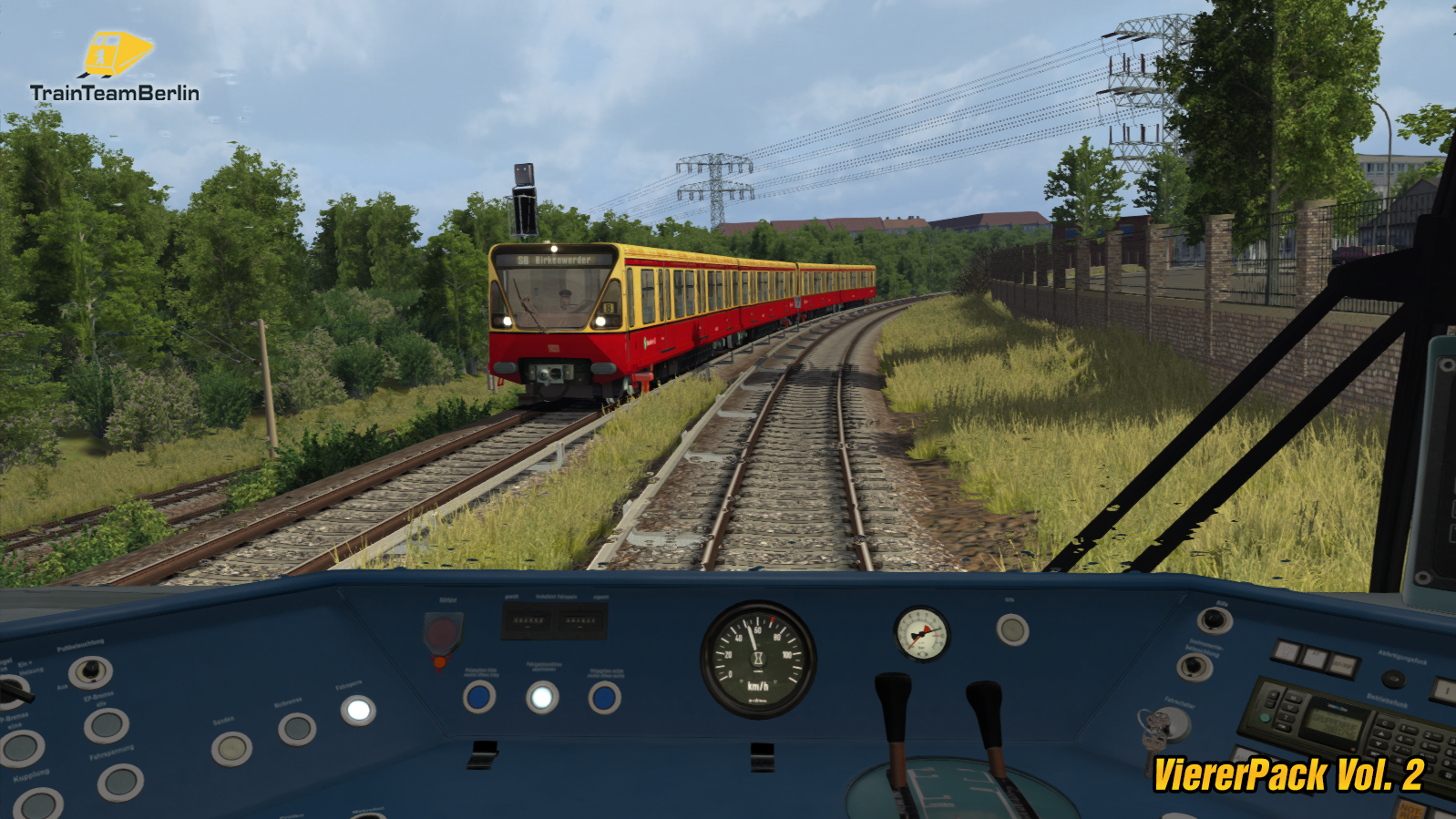
Task: Activate the Fahrspannung button
Action: pos(120,782)
